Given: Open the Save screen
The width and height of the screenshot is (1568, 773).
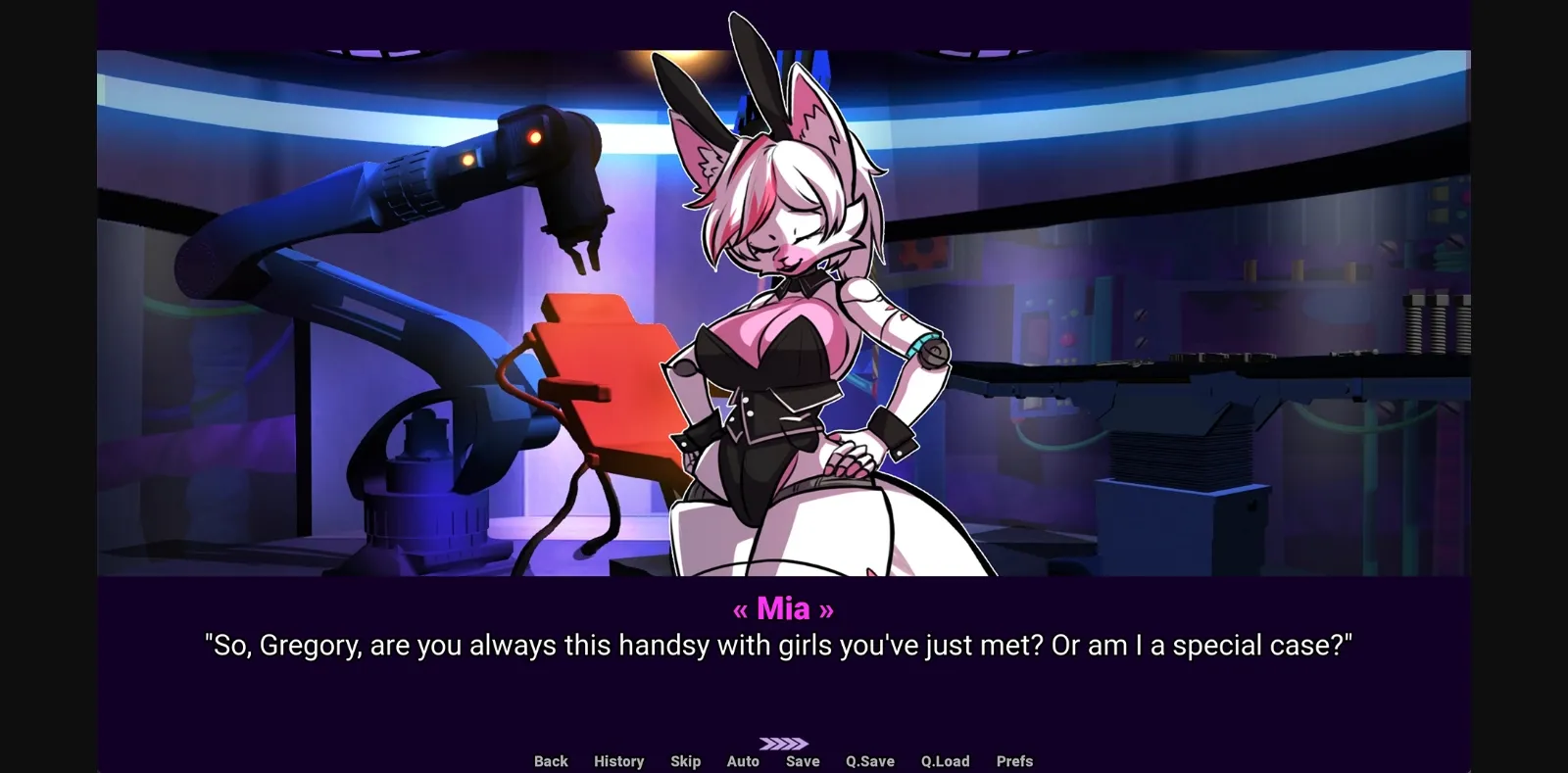Looking at the screenshot, I should [x=802, y=760].
